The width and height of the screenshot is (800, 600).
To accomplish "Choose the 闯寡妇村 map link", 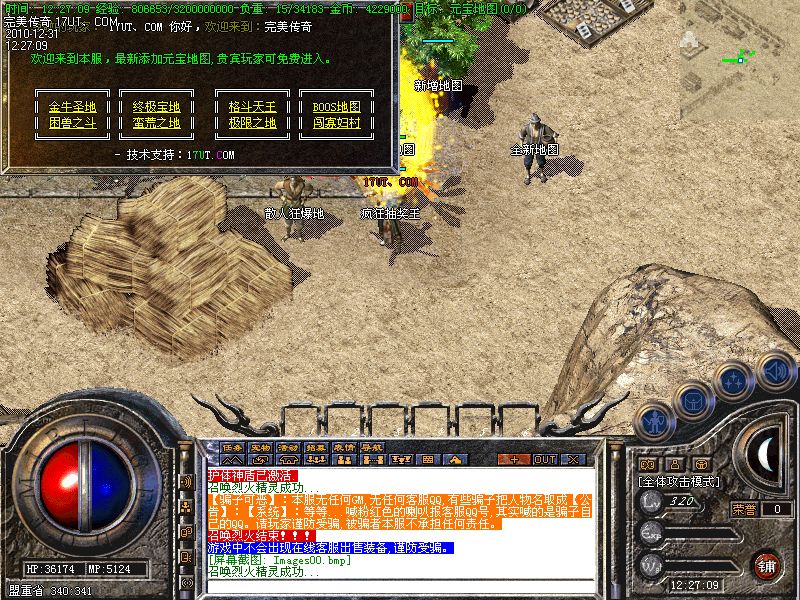I will [336, 123].
